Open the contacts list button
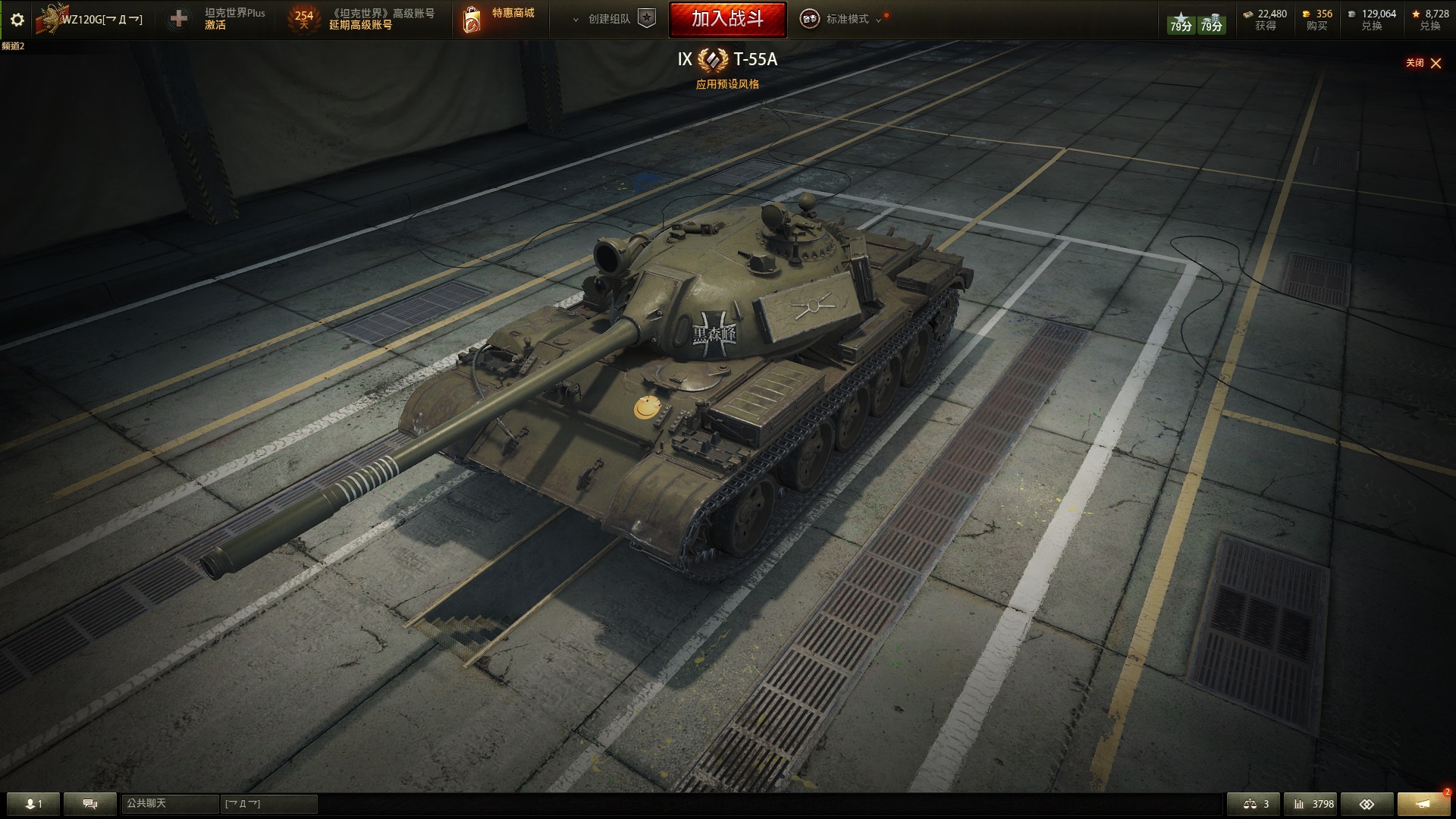The width and height of the screenshot is (1456, 819). 33,804
